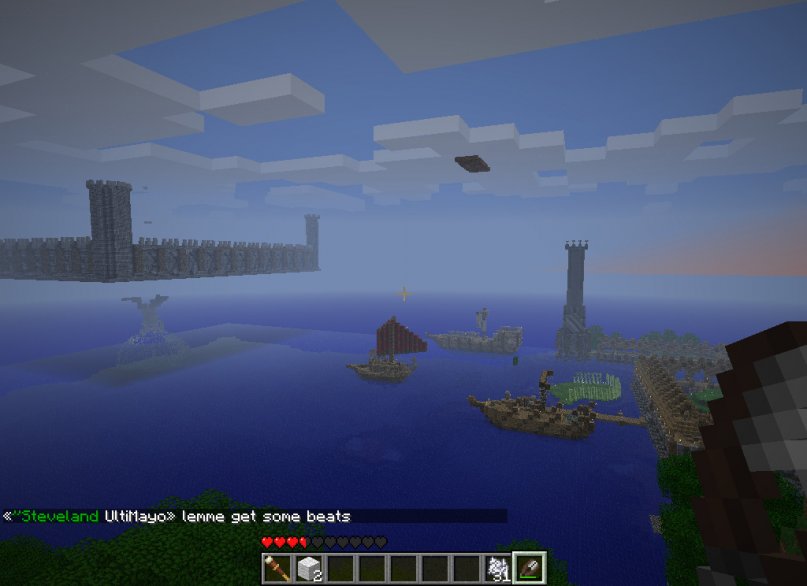Viewport: 807px width, 586px height.
Task: Select the stick item in the hotbar
Action: pos(277,568)
